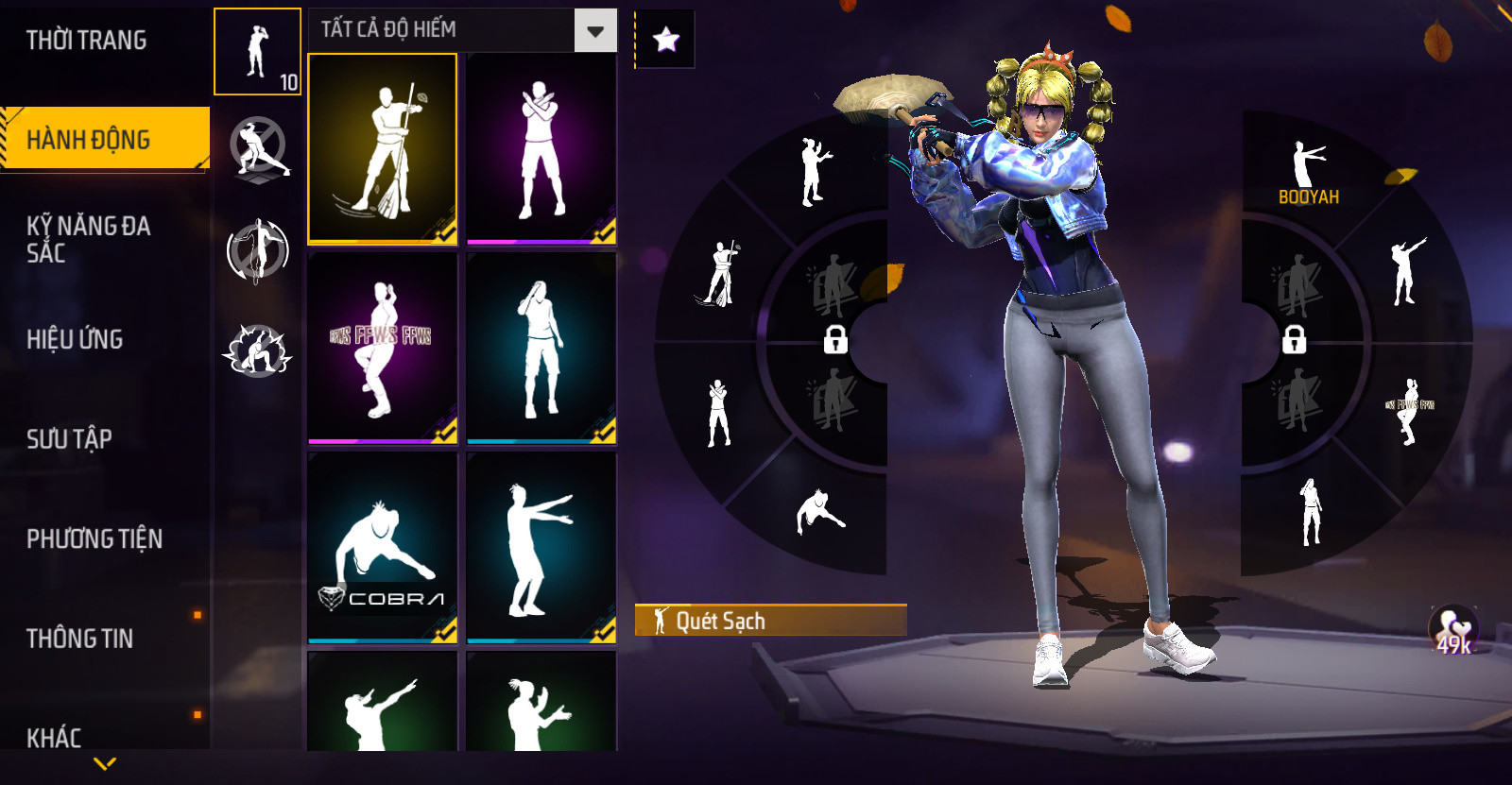Select the crossed-arms emote with purple glow

[541, 149]
